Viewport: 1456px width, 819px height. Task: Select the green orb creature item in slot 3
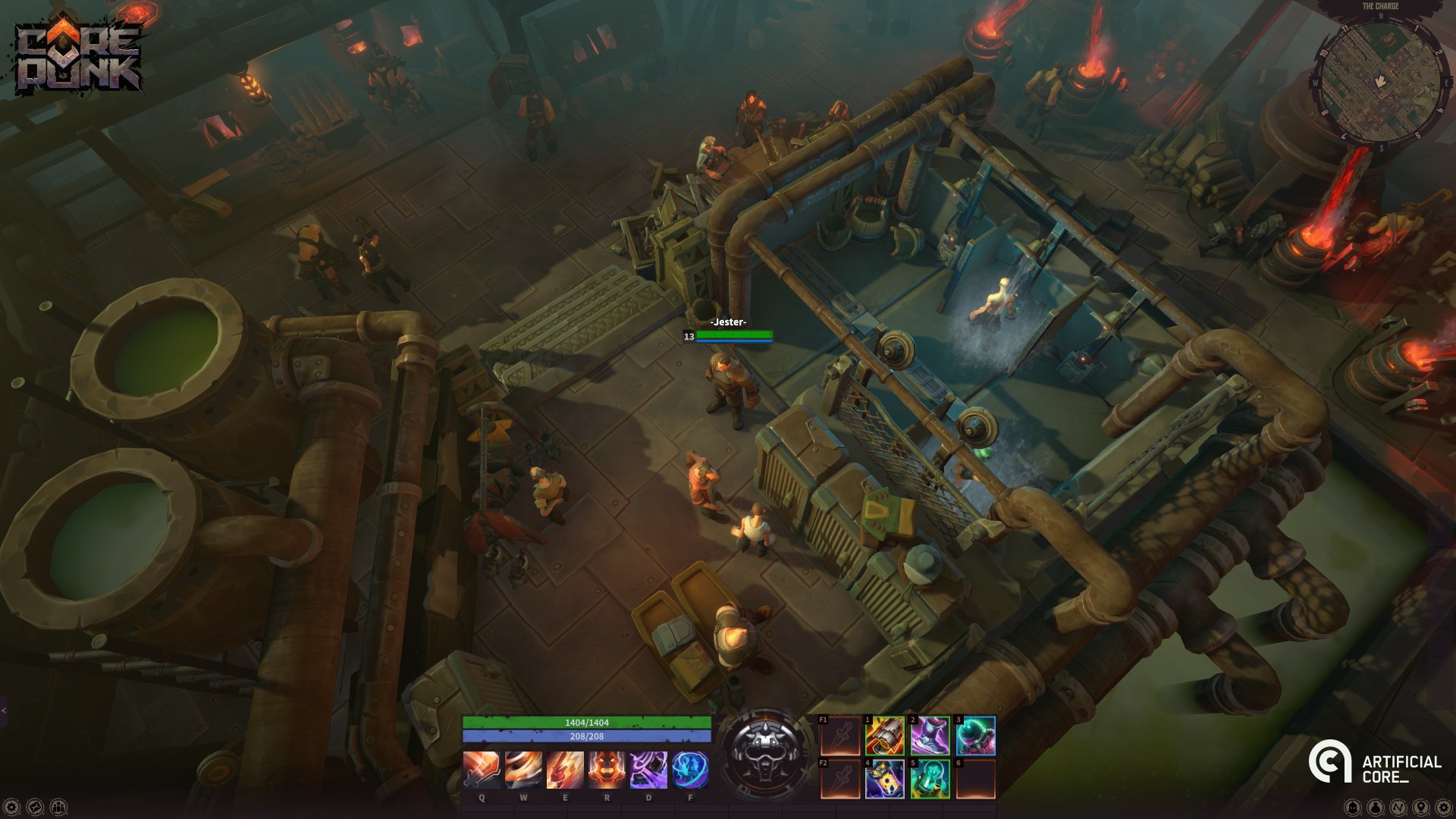975,736
